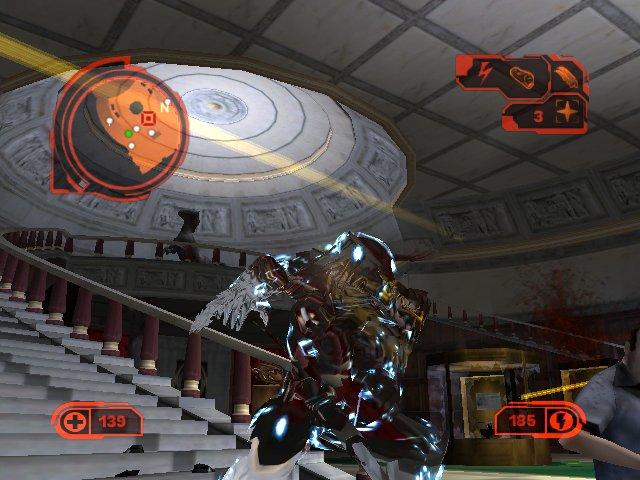
Task: Select the claw weapon icon
Action: point(564,74)
